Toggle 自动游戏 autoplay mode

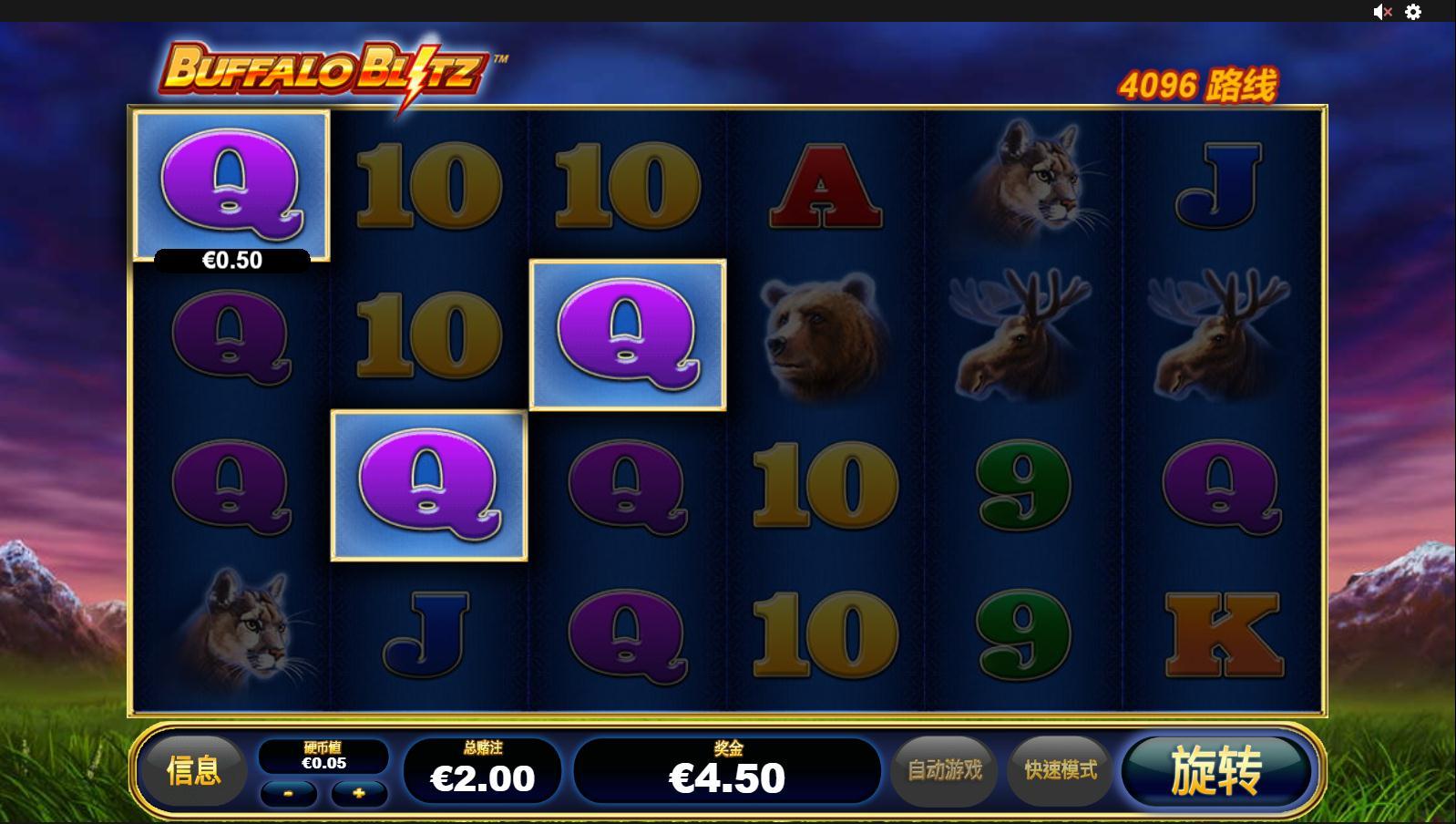coord(946,770)
